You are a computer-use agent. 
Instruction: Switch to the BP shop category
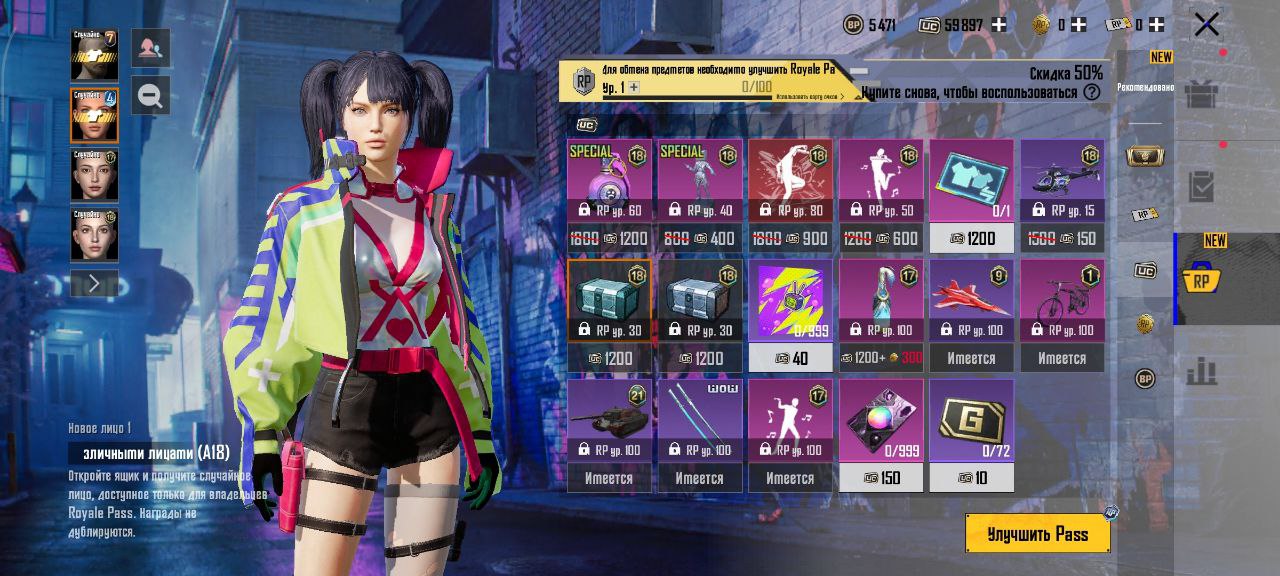[x=1145, y=379]
